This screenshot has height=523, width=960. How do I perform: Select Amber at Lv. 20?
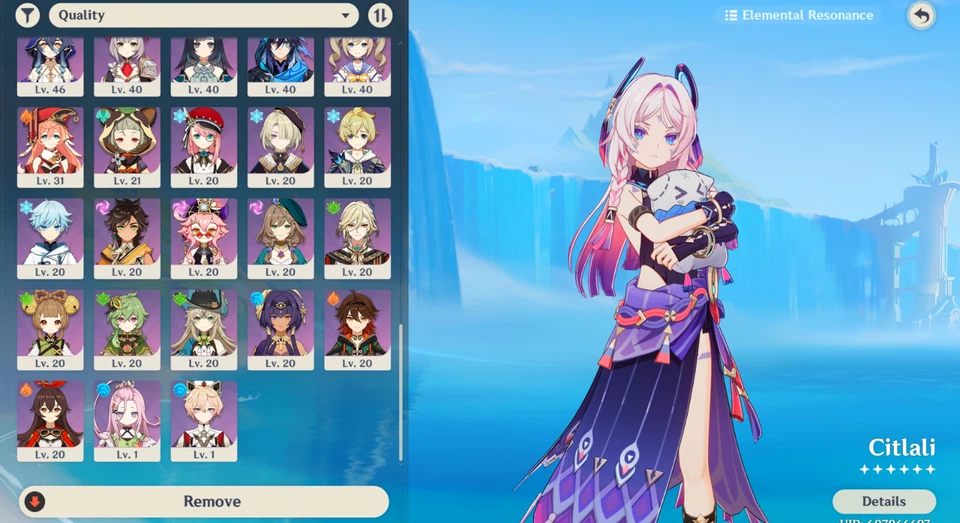click(x=50, y=420)
